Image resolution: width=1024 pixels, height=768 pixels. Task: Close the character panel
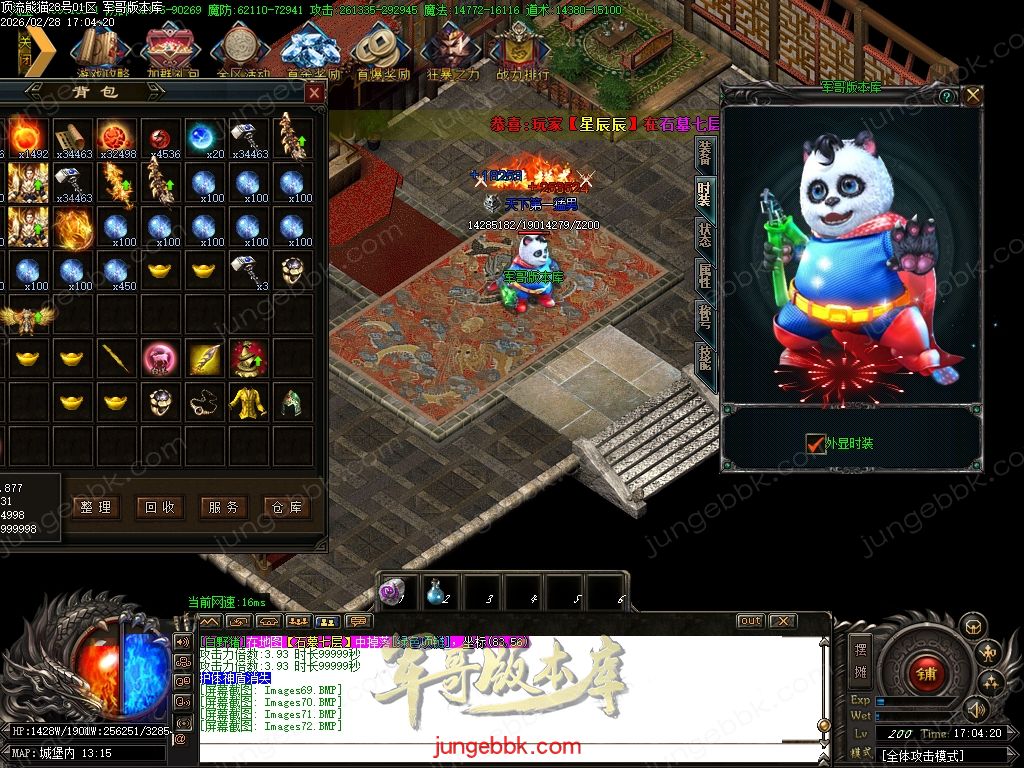(972, 96)
